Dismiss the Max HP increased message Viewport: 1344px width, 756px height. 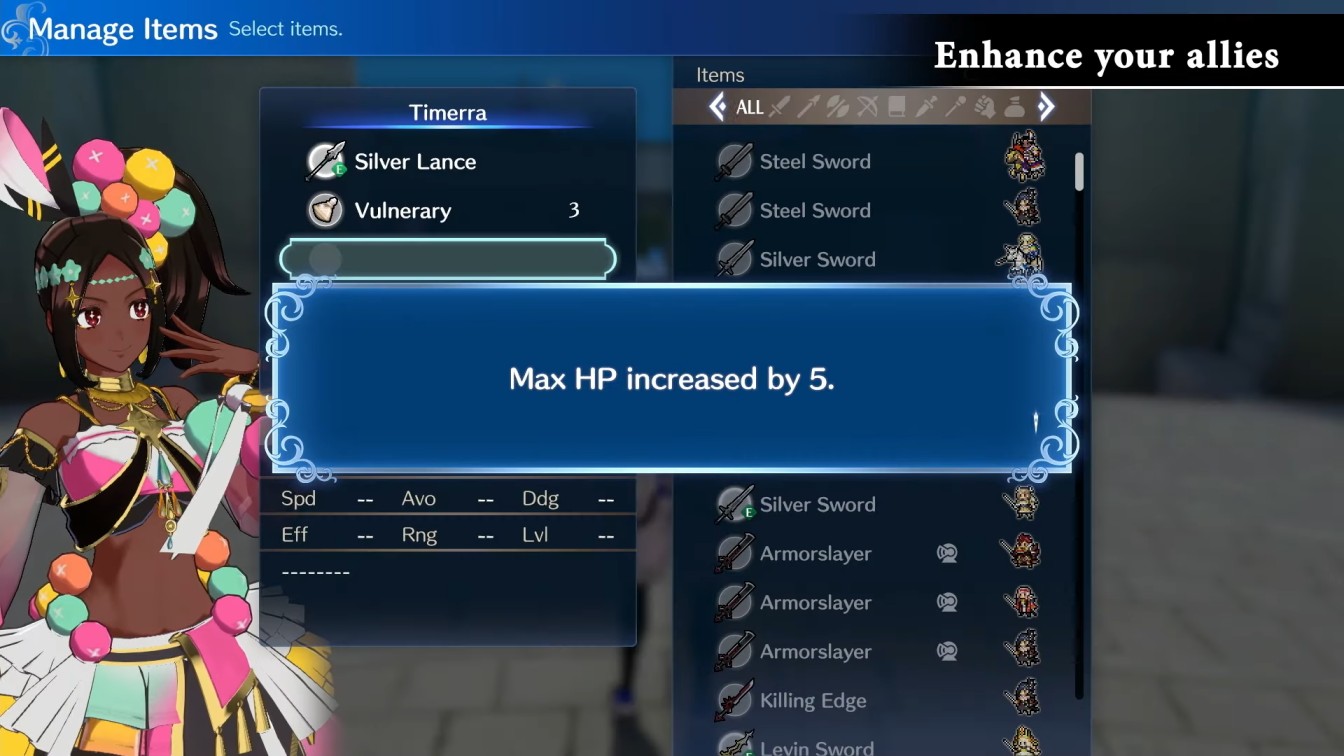coord(671,379)
